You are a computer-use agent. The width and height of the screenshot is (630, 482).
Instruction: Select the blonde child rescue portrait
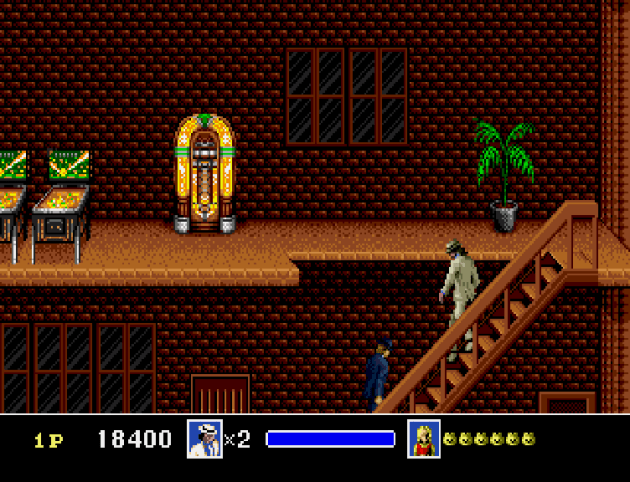tap(424, 439)
